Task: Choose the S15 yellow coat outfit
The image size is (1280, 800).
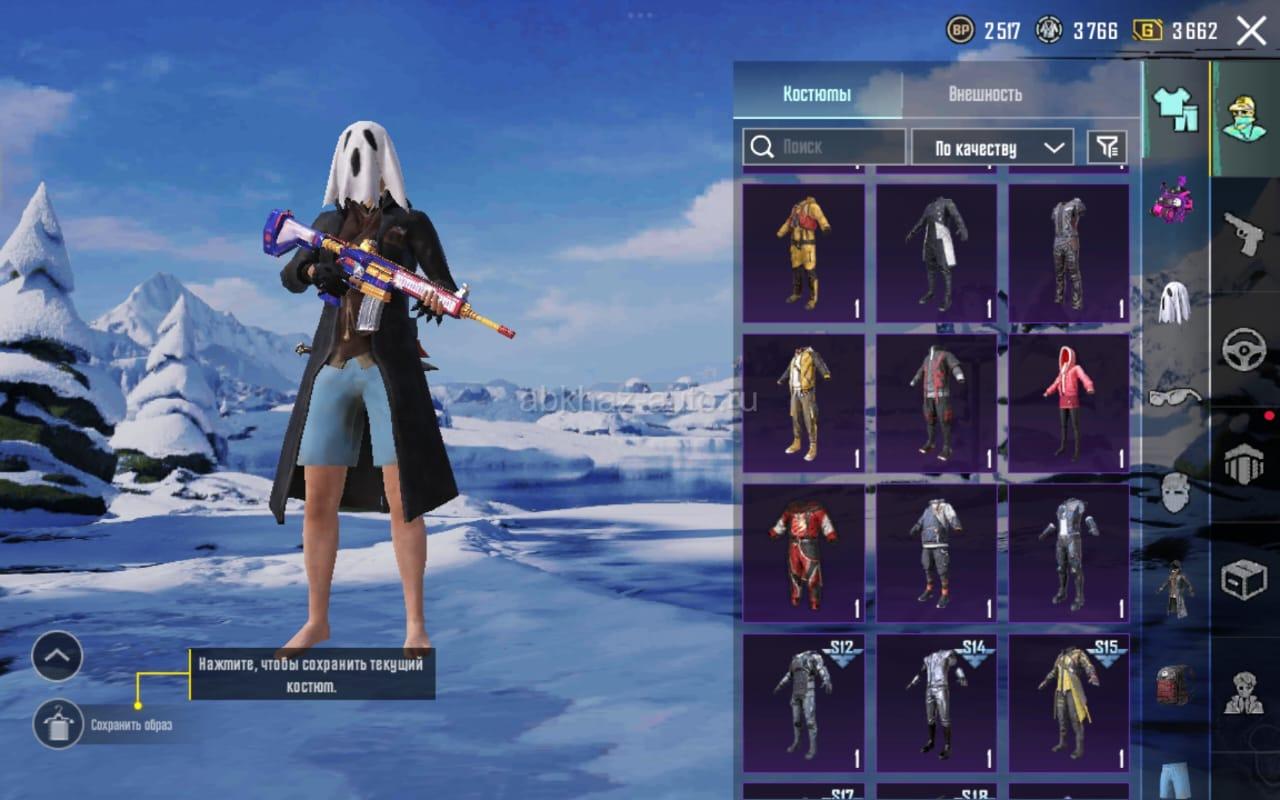Action: coord(1068,702)
